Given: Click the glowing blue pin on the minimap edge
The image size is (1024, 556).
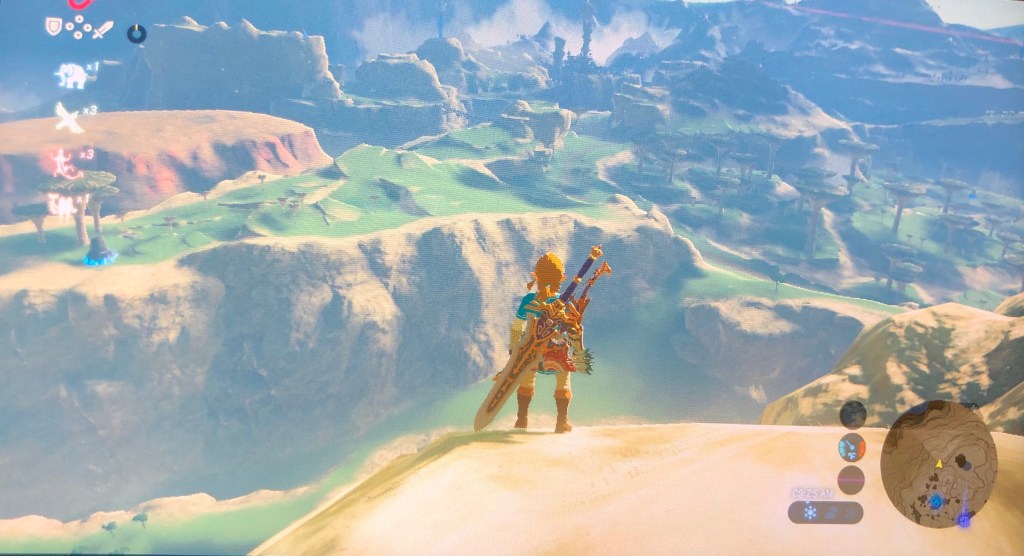Looking at the screenshot, I should (963, 519).
